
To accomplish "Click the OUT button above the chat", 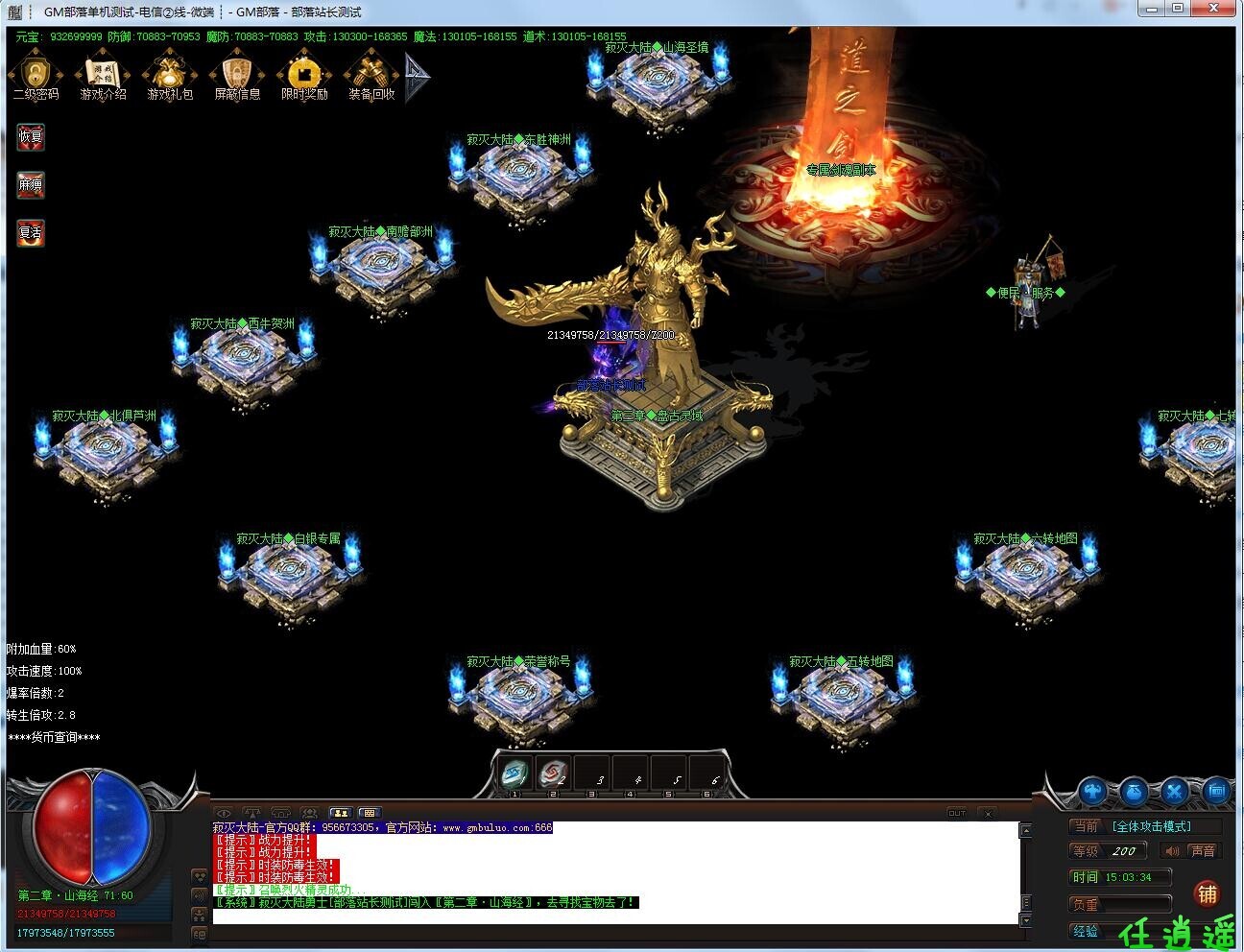I will (957, 814).
